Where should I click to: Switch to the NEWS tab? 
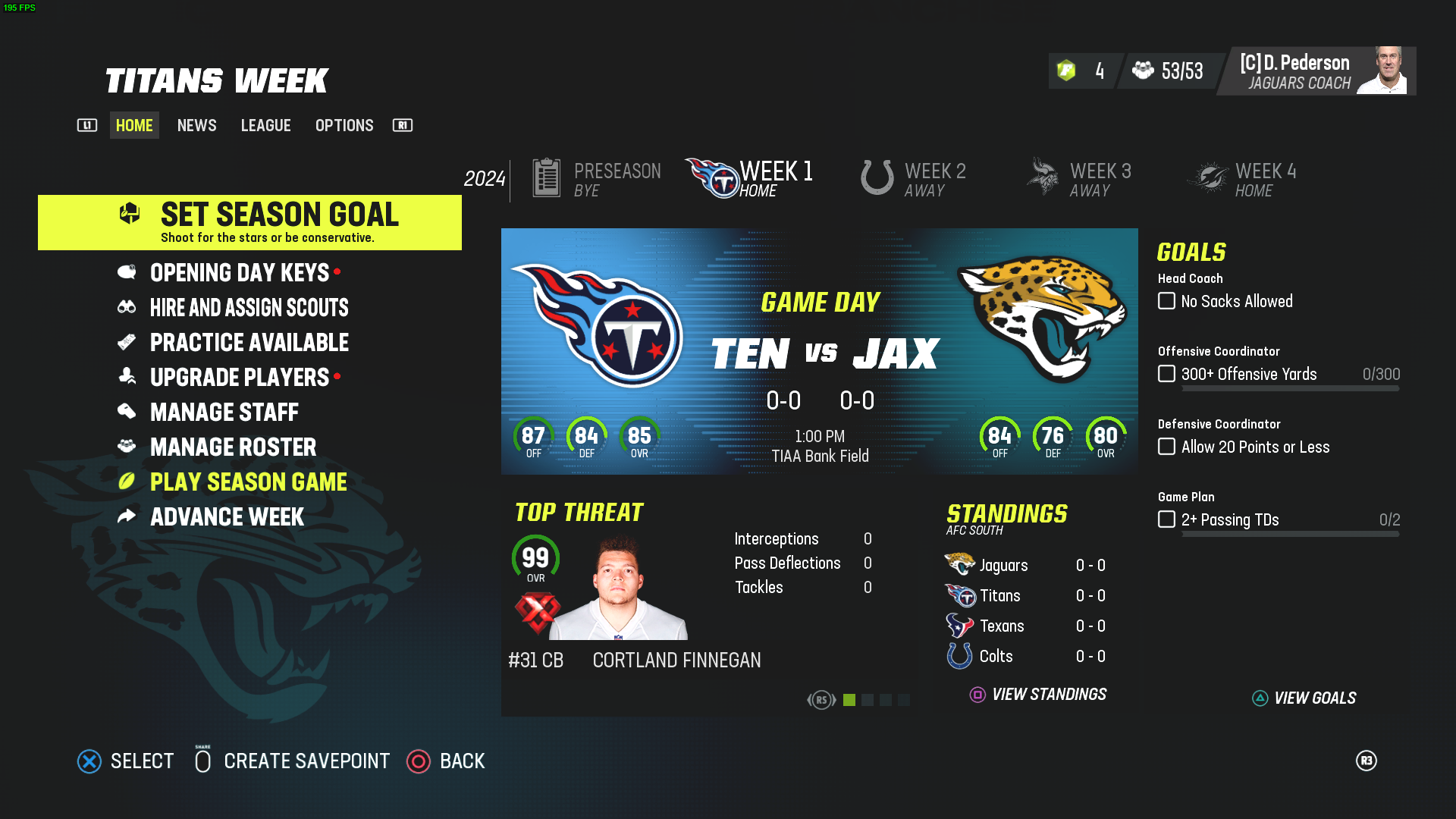point(196,125)
